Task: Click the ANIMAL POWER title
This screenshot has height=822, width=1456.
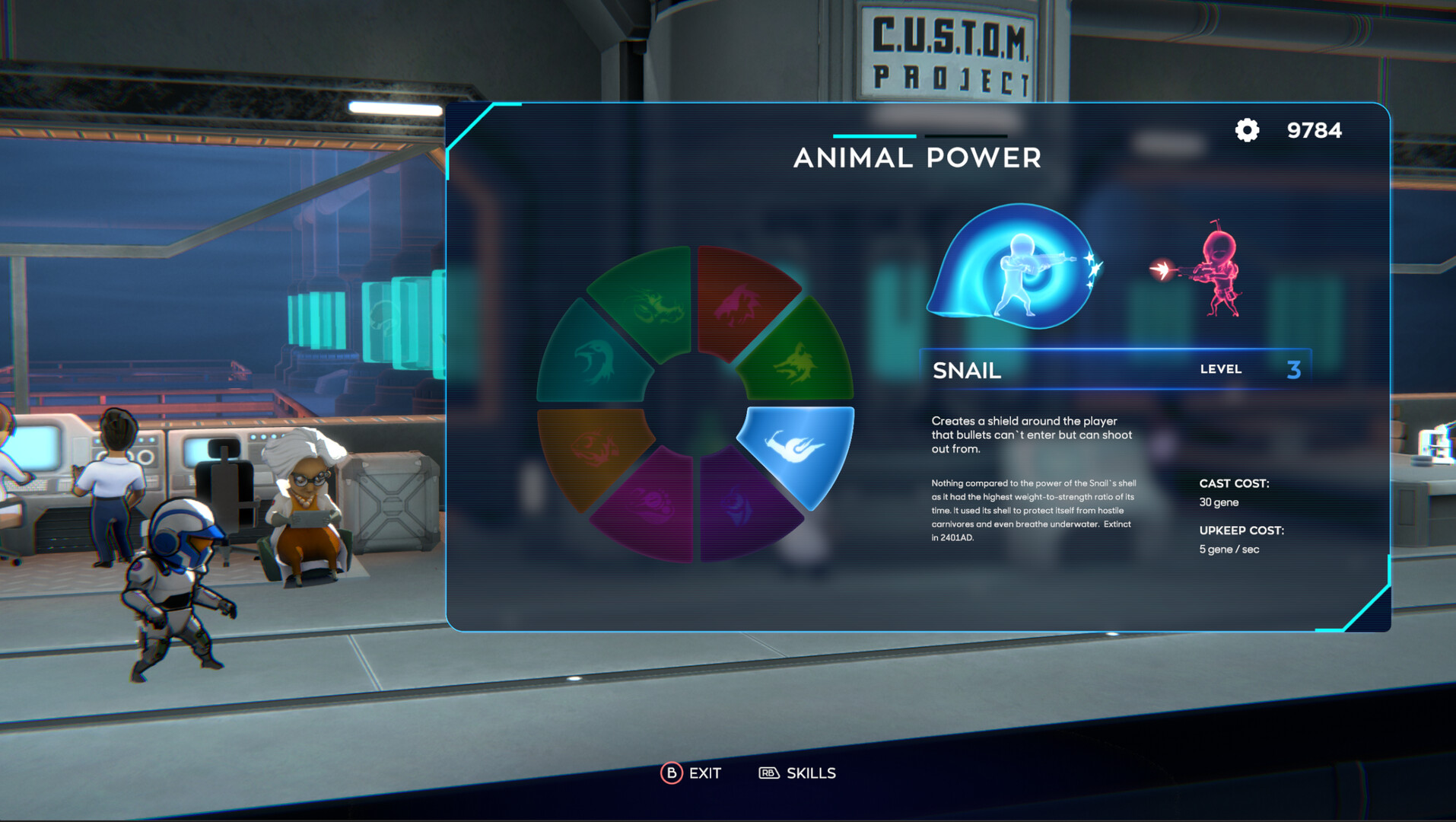Action: point(919,158)
